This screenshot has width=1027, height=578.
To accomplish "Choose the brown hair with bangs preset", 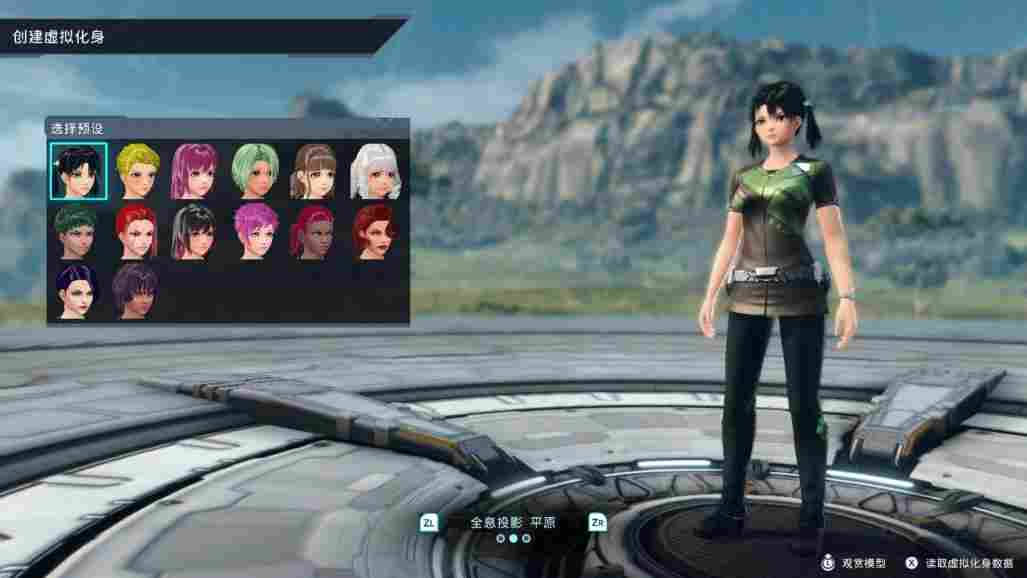I will (x=314, y=170).
